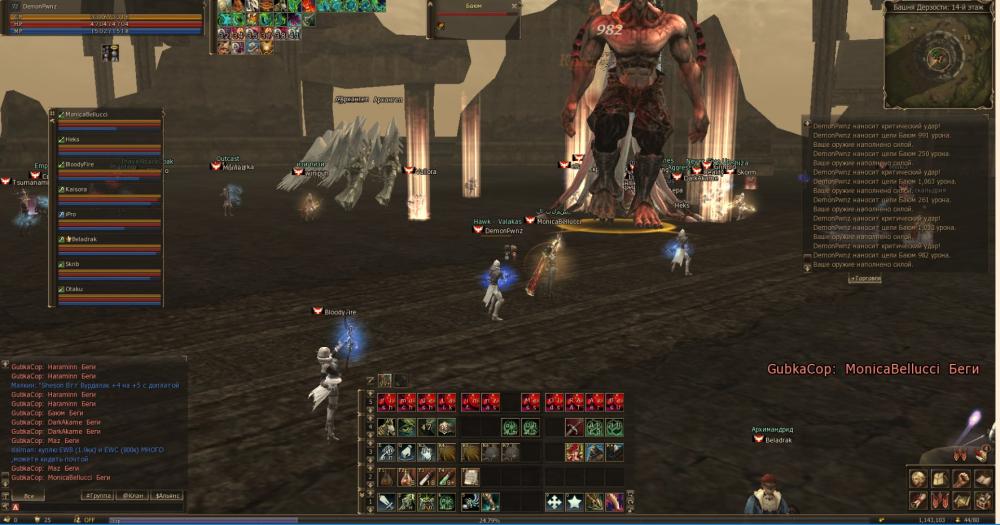Open the #Группа chat tab
Viewport: 1000px width, 525px height.
pyautogui.click(x=98, y=495)
